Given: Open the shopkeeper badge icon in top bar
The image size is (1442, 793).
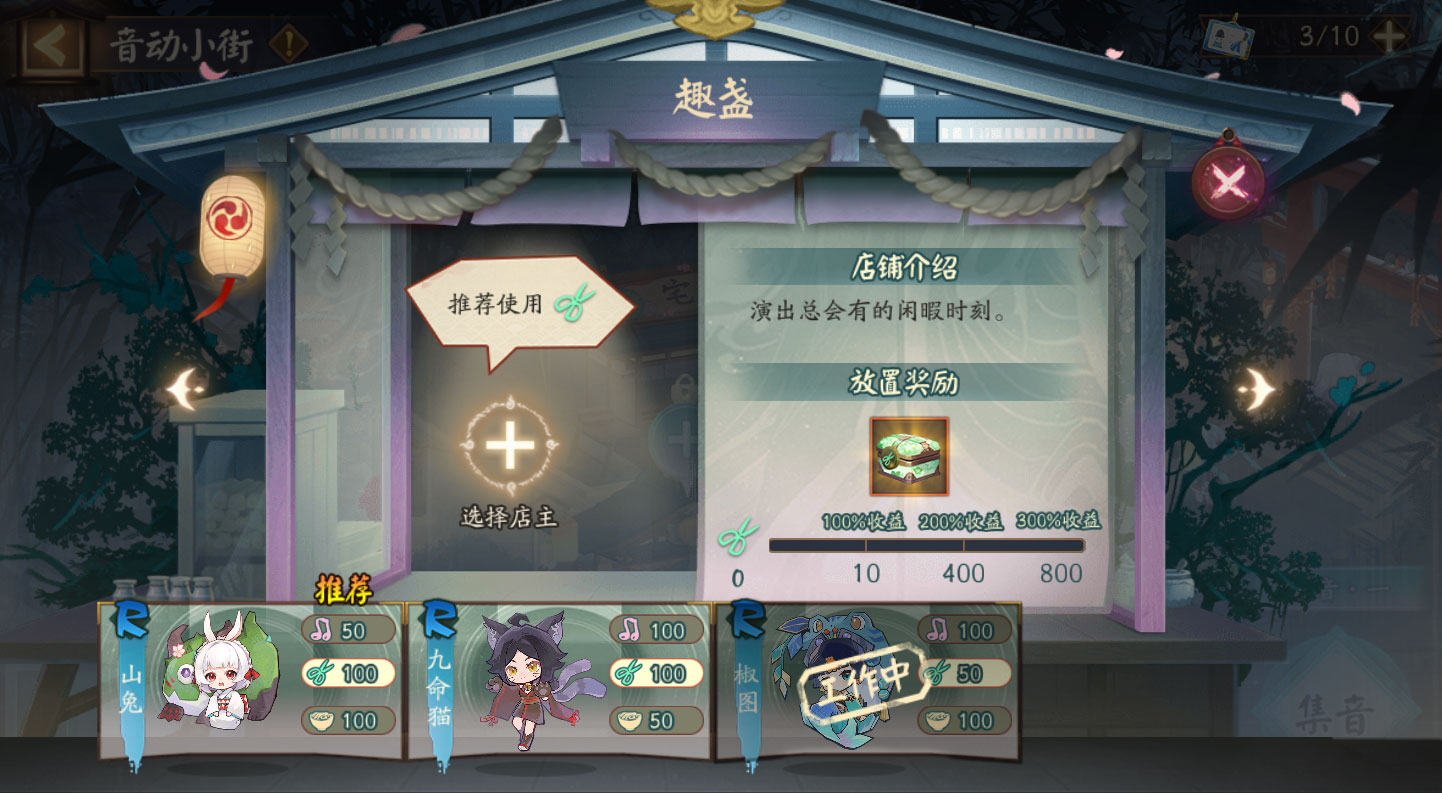Looking at the screenshot, I should click(x=1229, y=36).
